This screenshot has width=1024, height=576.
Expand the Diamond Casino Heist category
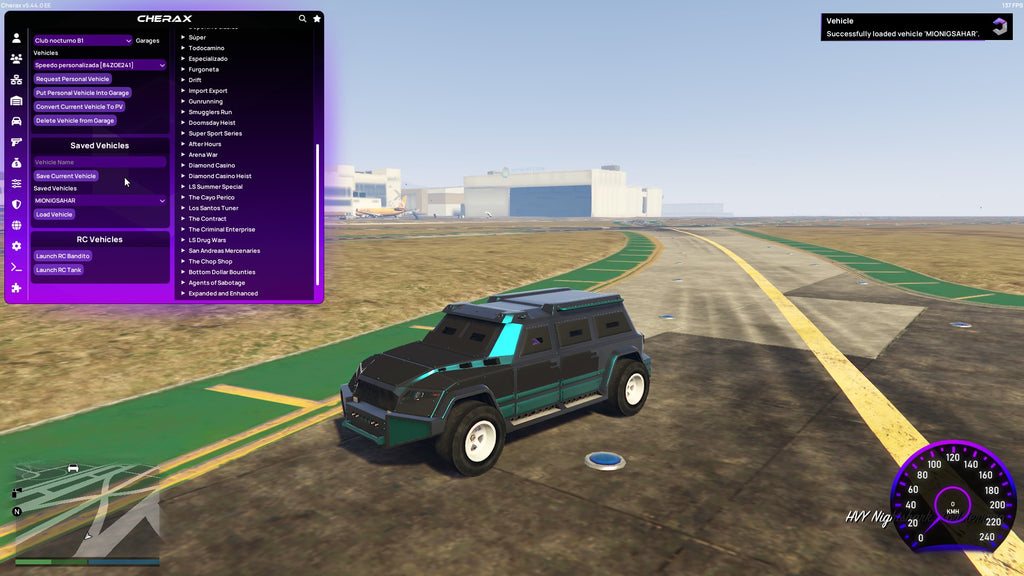tap(220, 176)
